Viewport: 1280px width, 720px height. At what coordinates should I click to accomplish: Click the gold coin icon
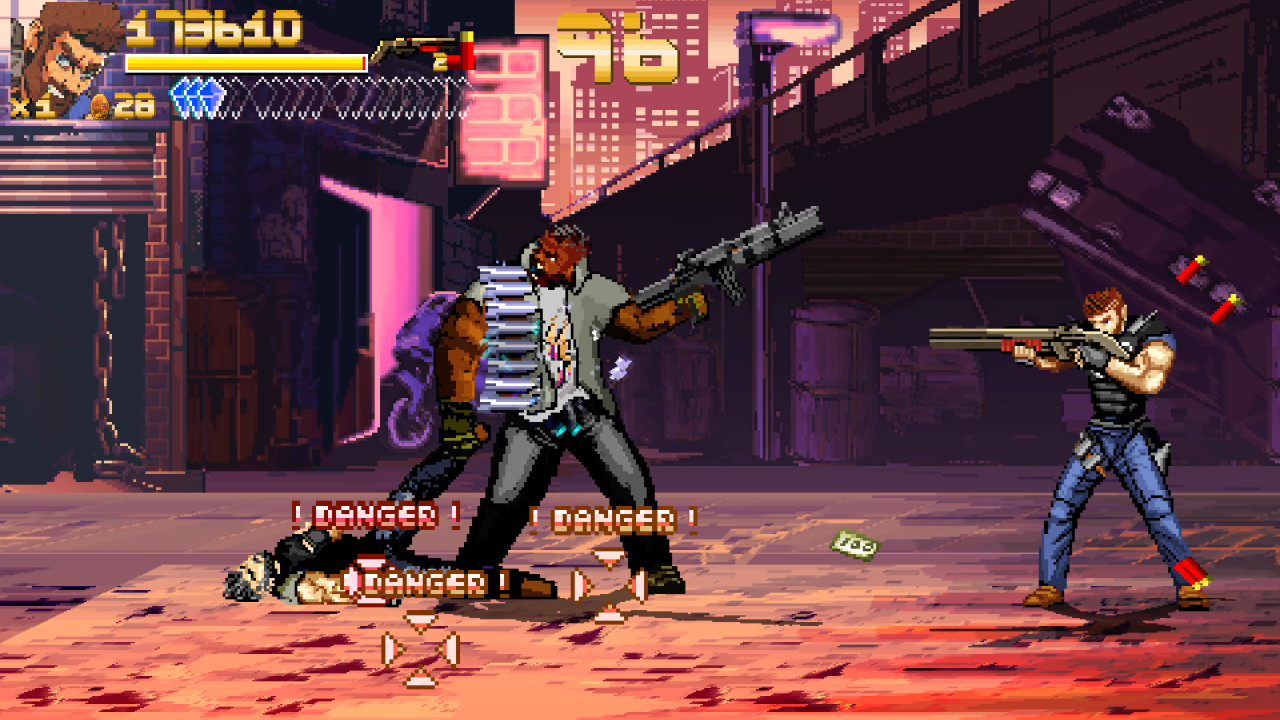[100, 107]
